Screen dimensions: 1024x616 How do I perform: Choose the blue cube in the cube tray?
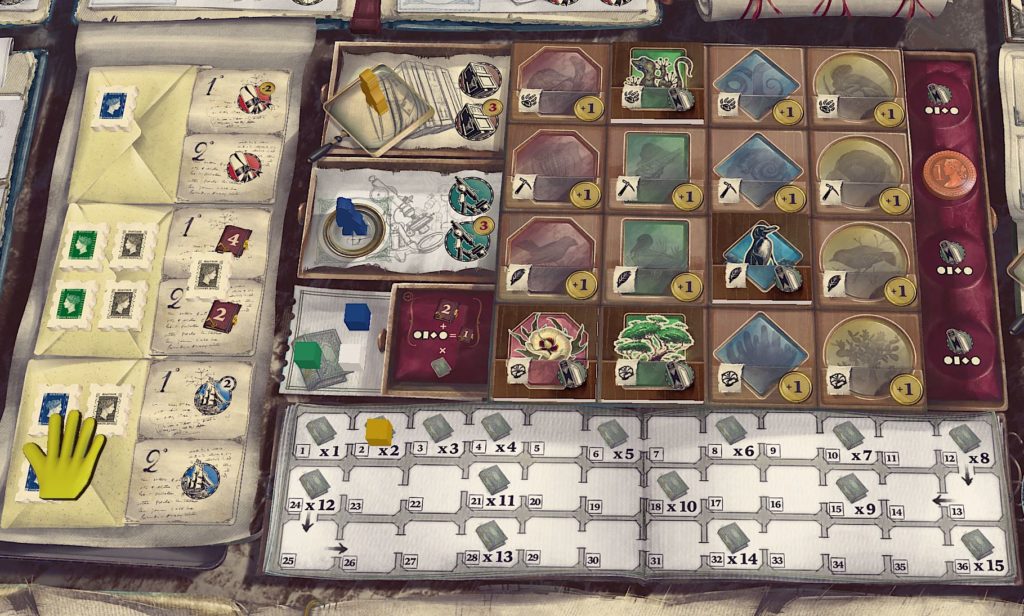358,315
